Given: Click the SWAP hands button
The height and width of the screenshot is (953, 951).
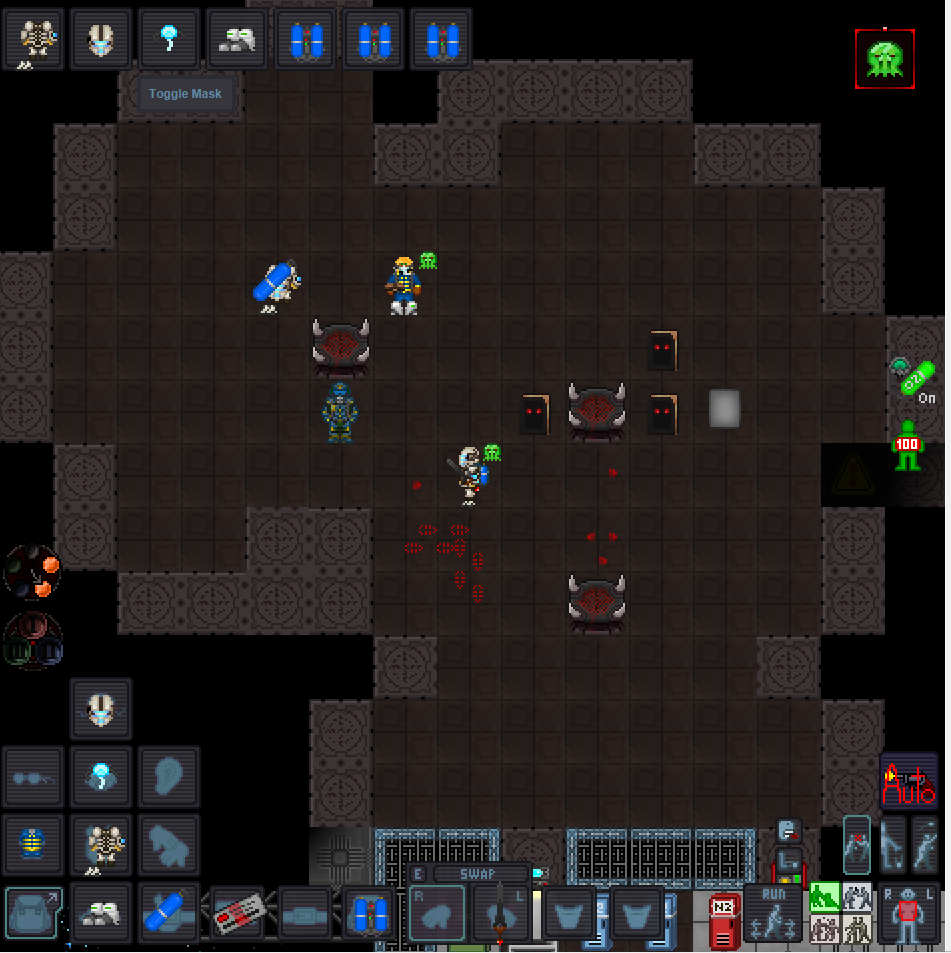Looking at the screenshot, I should coord(478,874).
